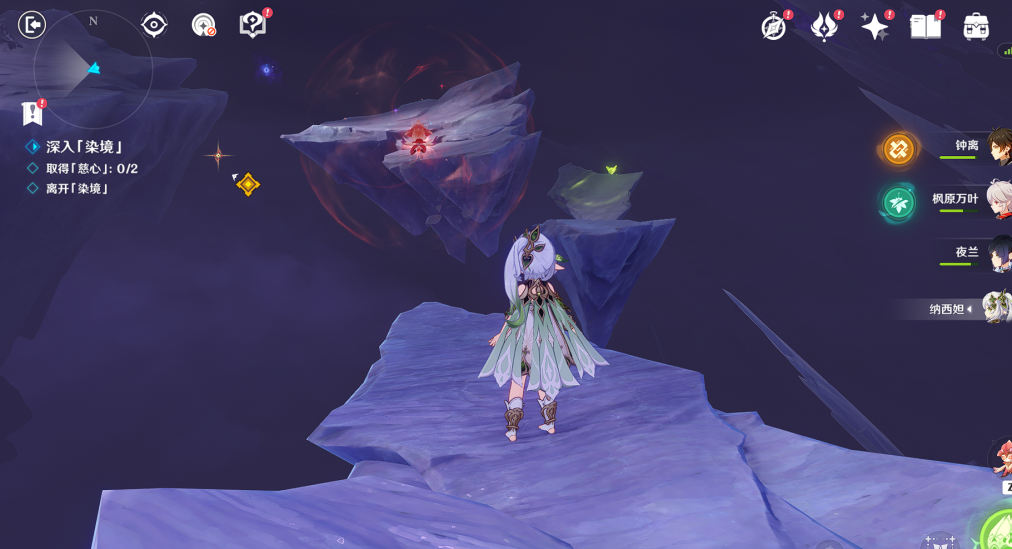Open the adventurer handbook book icon

[925, 27]
